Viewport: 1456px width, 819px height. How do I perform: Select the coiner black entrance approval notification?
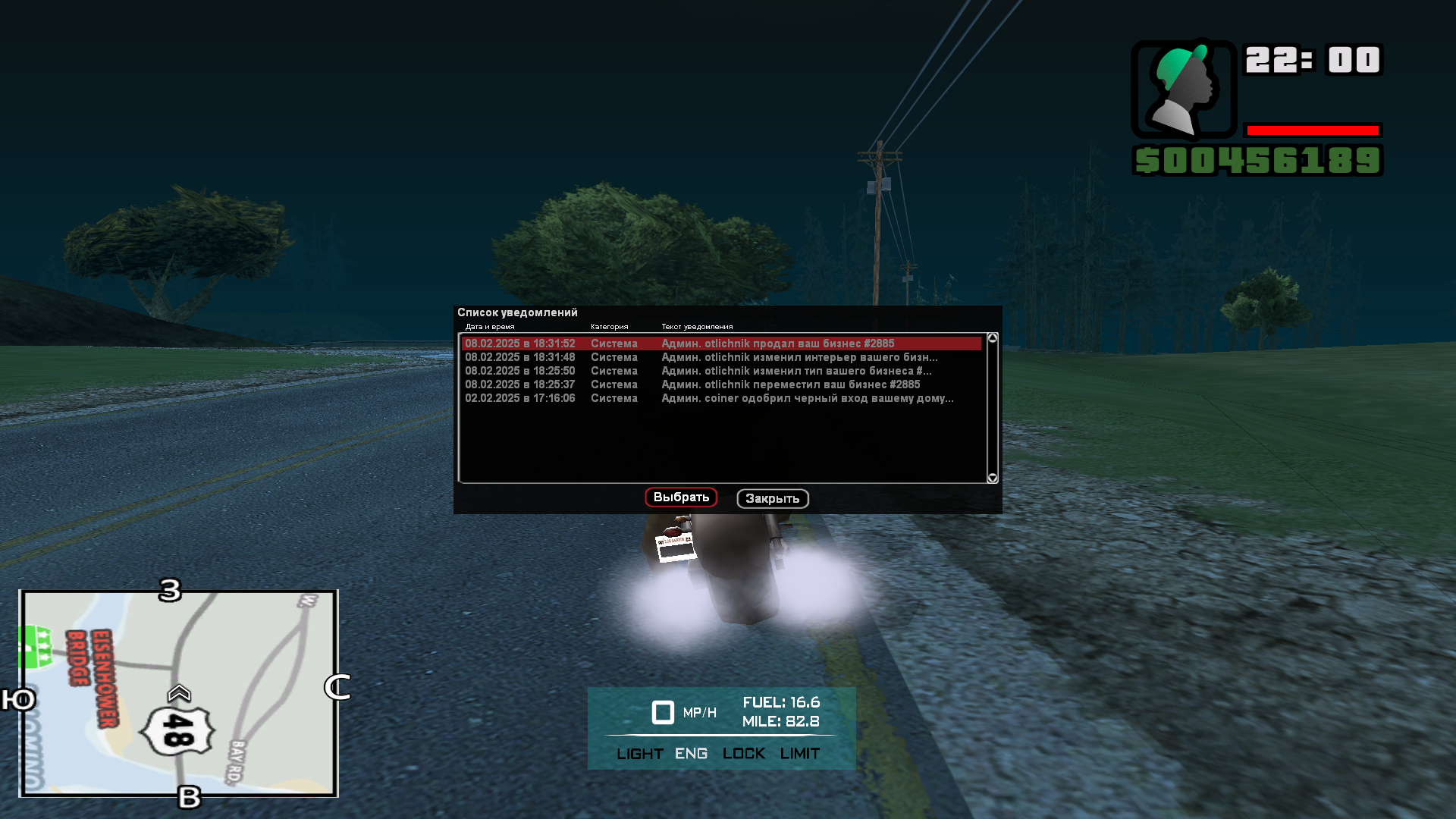(x=720, y=398)
